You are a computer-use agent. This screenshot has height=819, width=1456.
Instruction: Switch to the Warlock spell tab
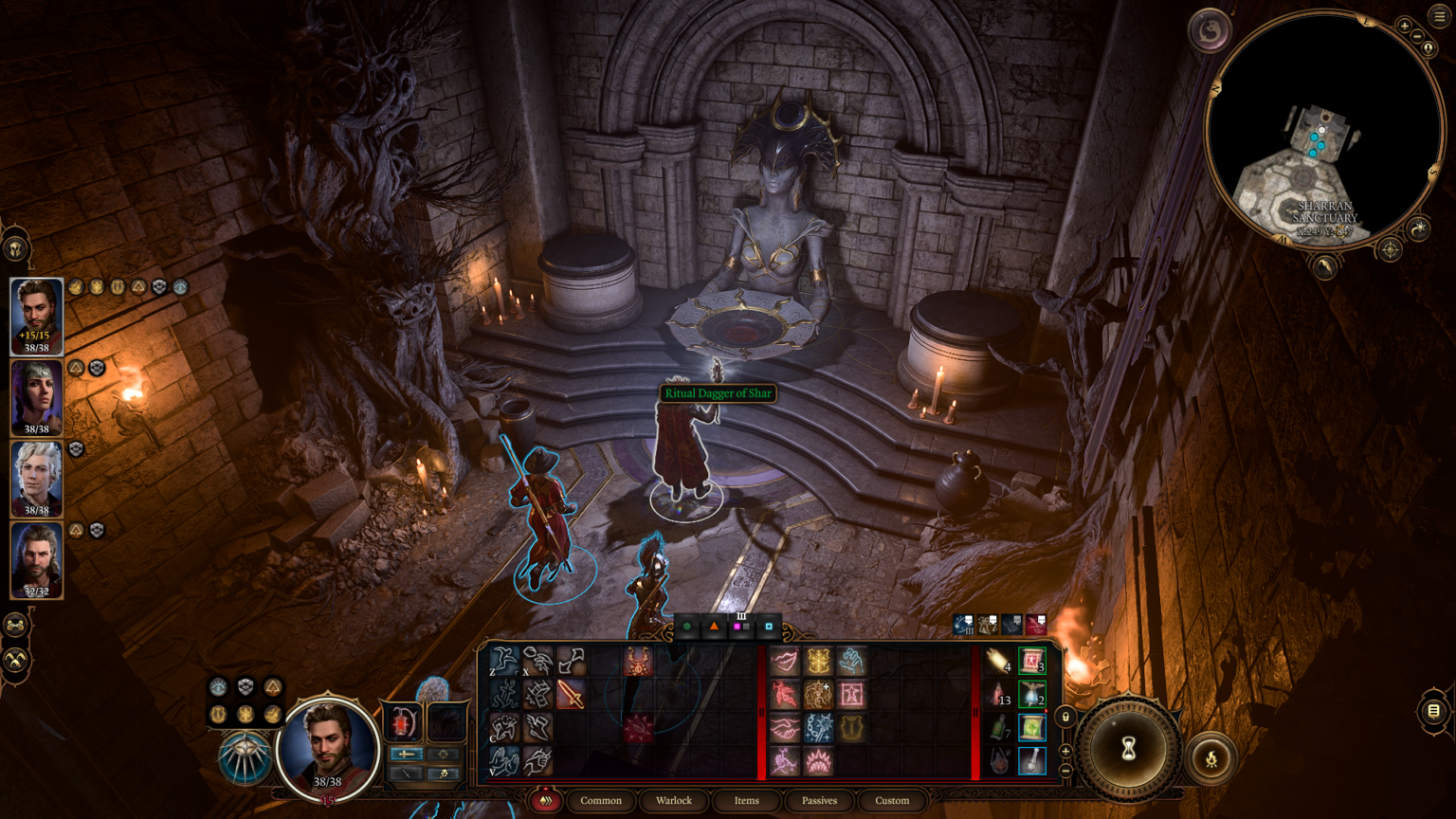tap(673, 801)
